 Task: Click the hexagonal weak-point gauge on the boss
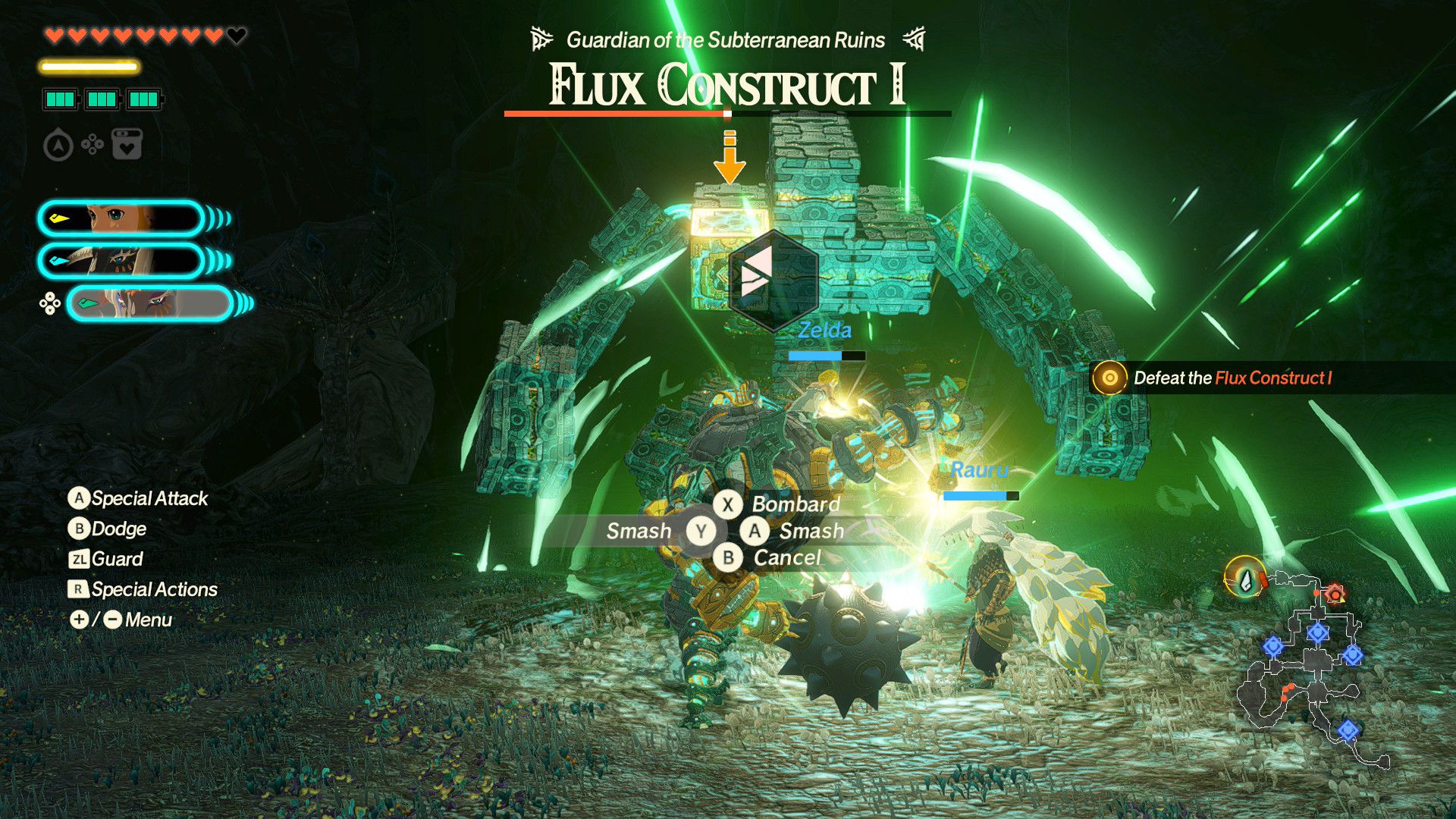pos(772,279)
